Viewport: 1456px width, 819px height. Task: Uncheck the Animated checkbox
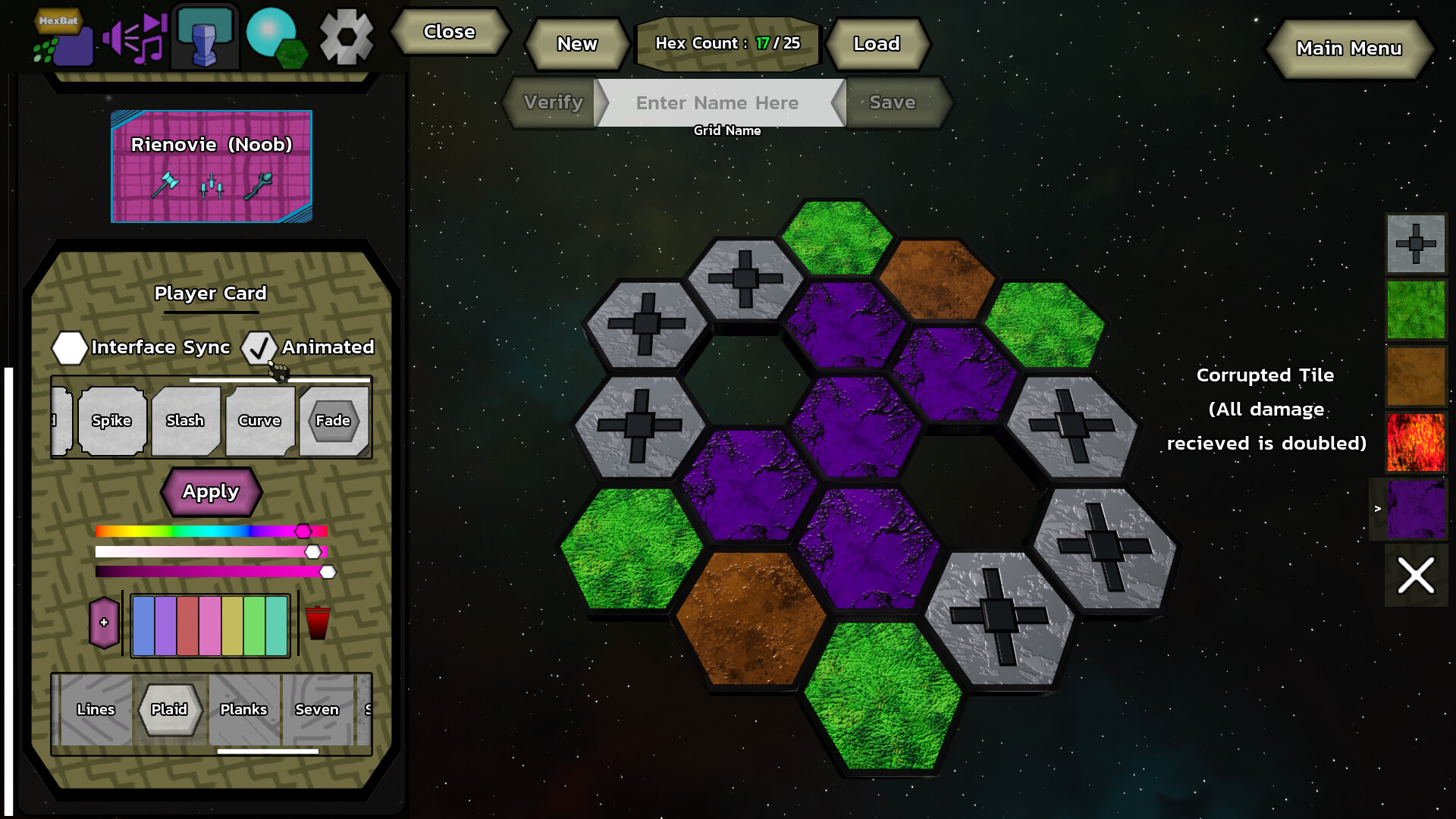tap(260, 349)
